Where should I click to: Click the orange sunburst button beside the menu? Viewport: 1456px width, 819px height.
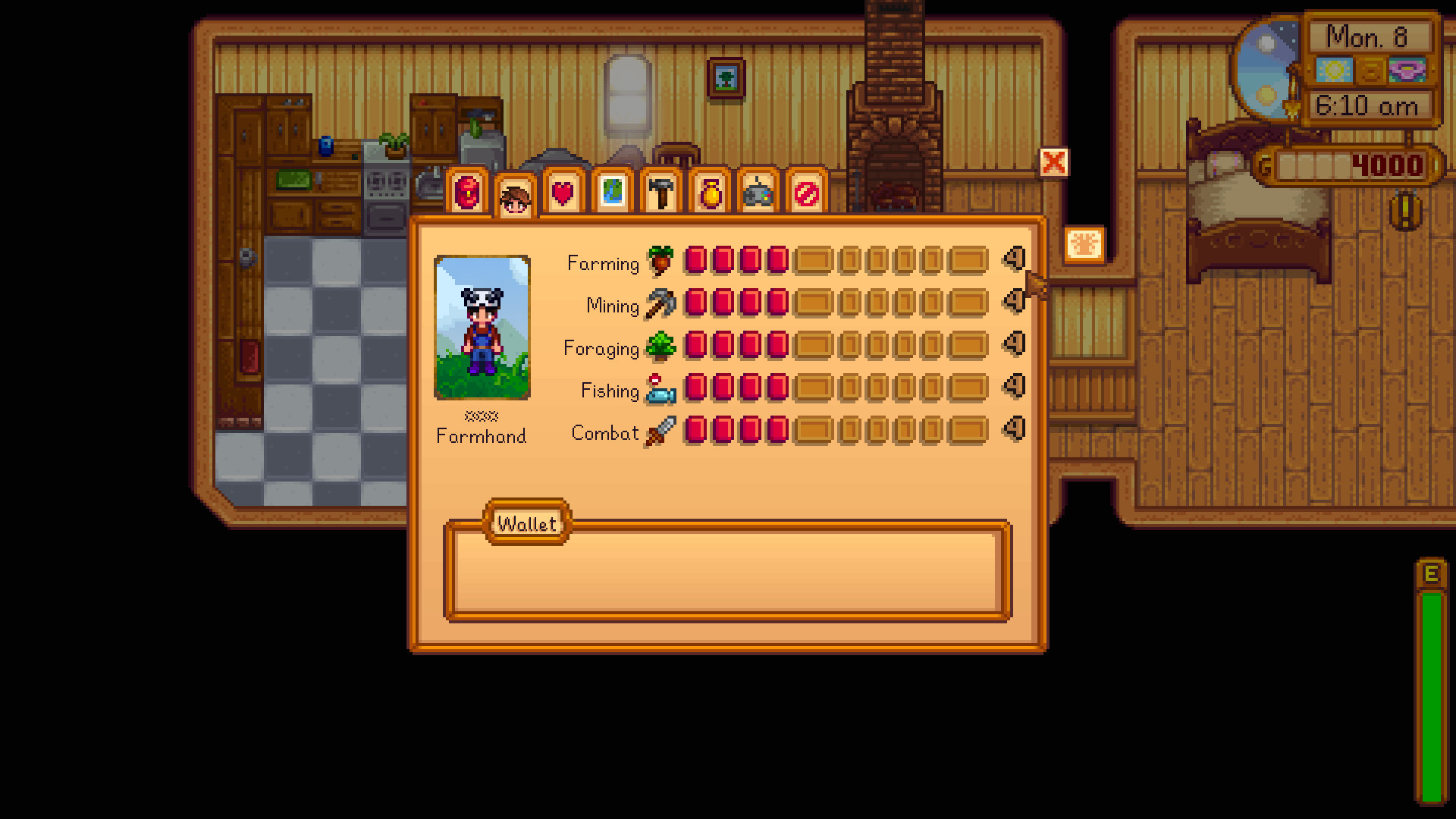(x=1084, y=245)
